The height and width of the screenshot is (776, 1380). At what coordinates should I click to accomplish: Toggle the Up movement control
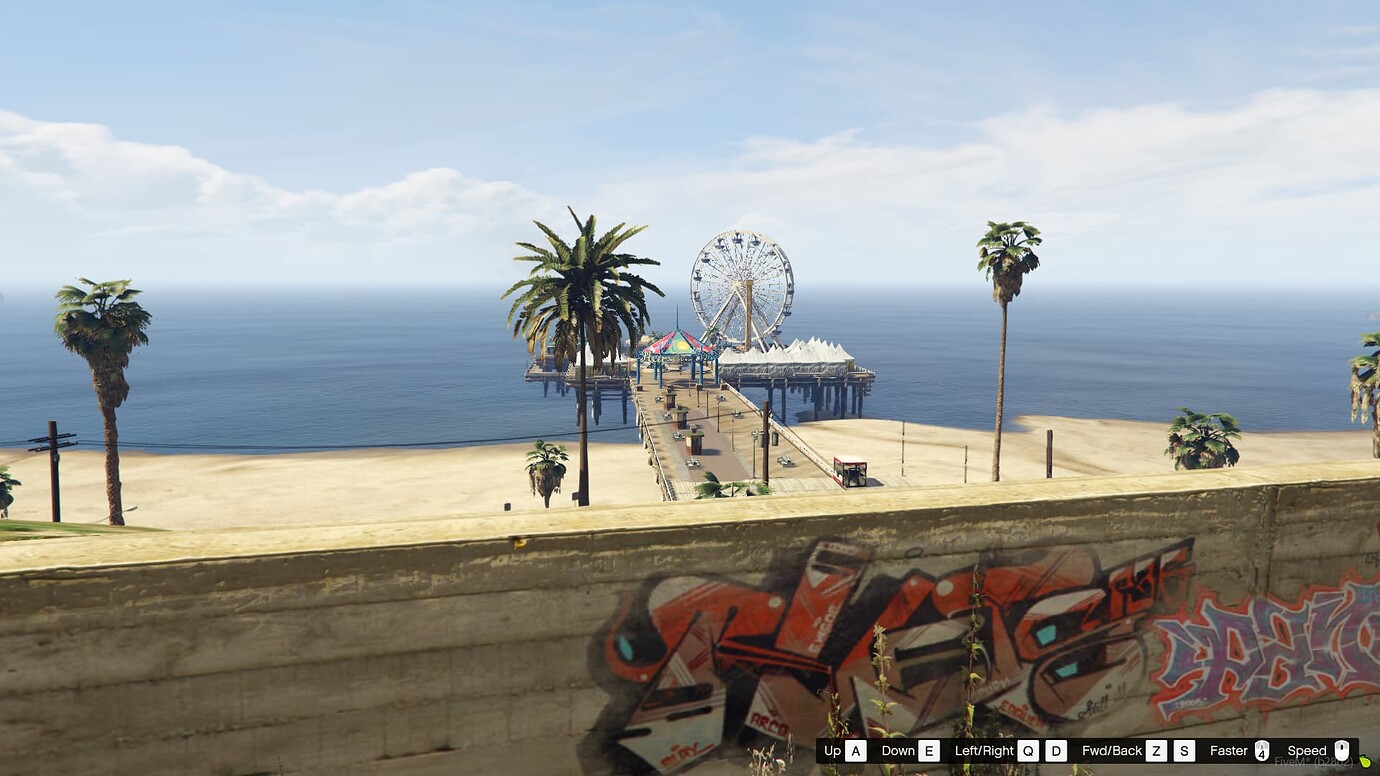[832, 751]
